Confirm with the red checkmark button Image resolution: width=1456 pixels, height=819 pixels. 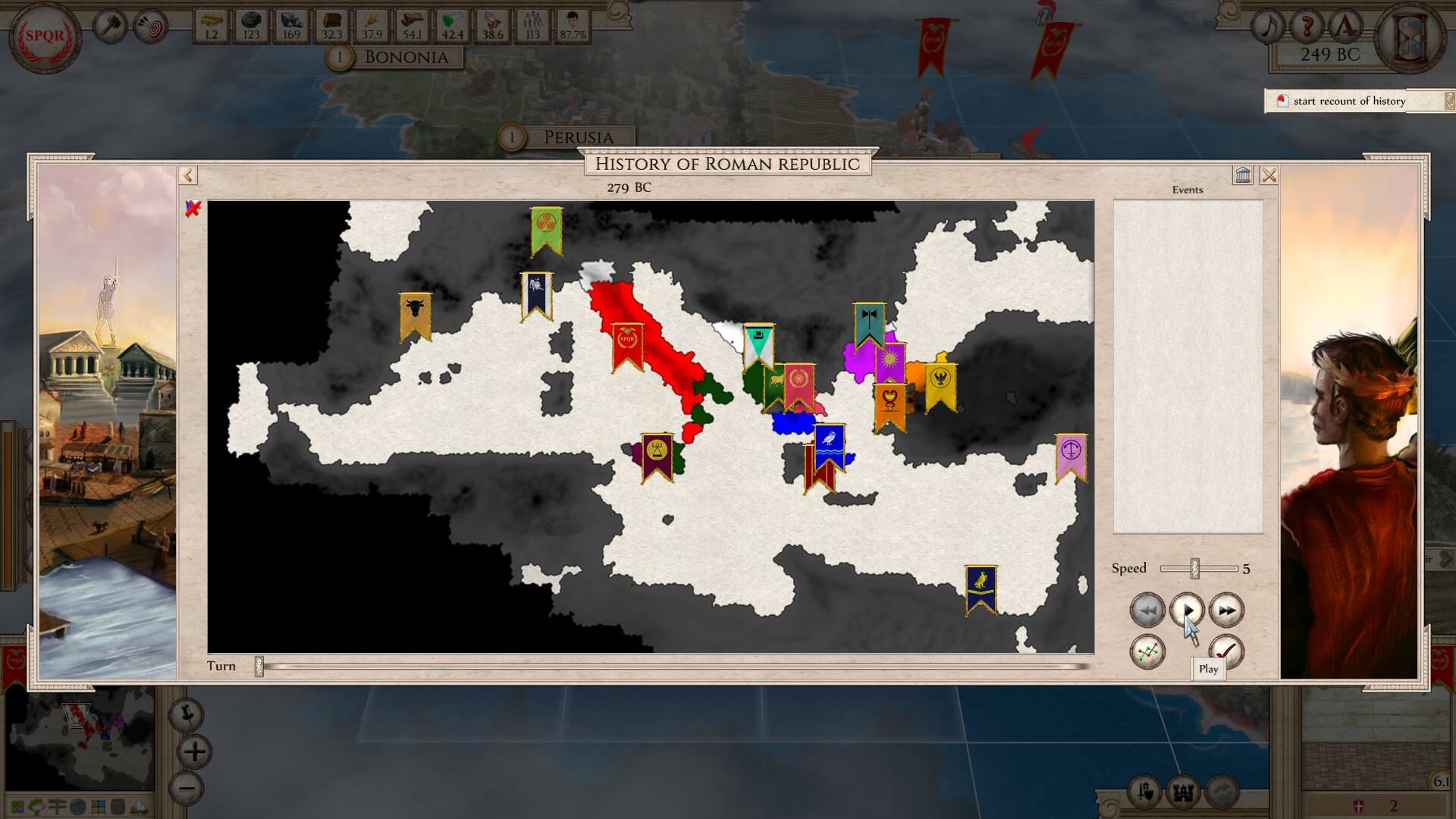click(x=1226, y=651)
